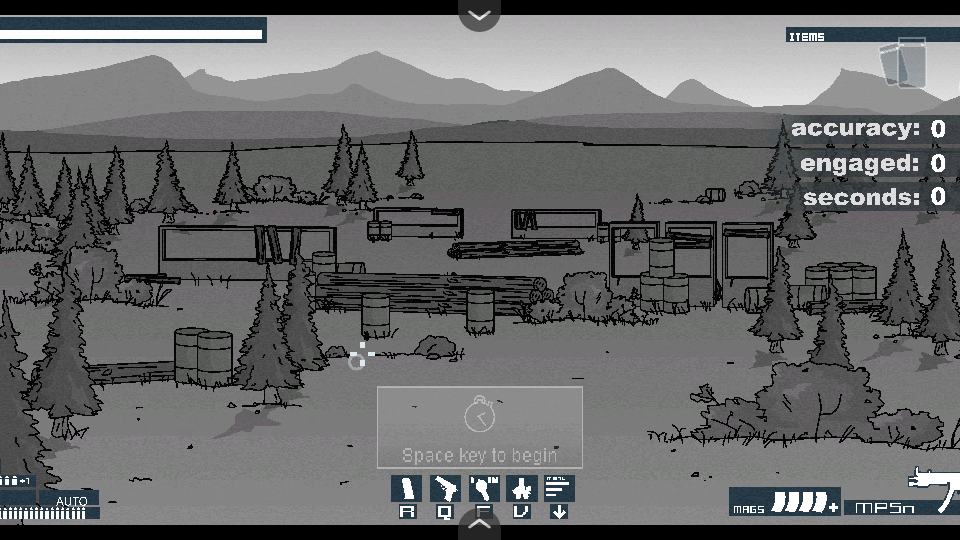Click the Space key to begin box
The width and height of the screenshot is (960, 540).
point(480,427)
